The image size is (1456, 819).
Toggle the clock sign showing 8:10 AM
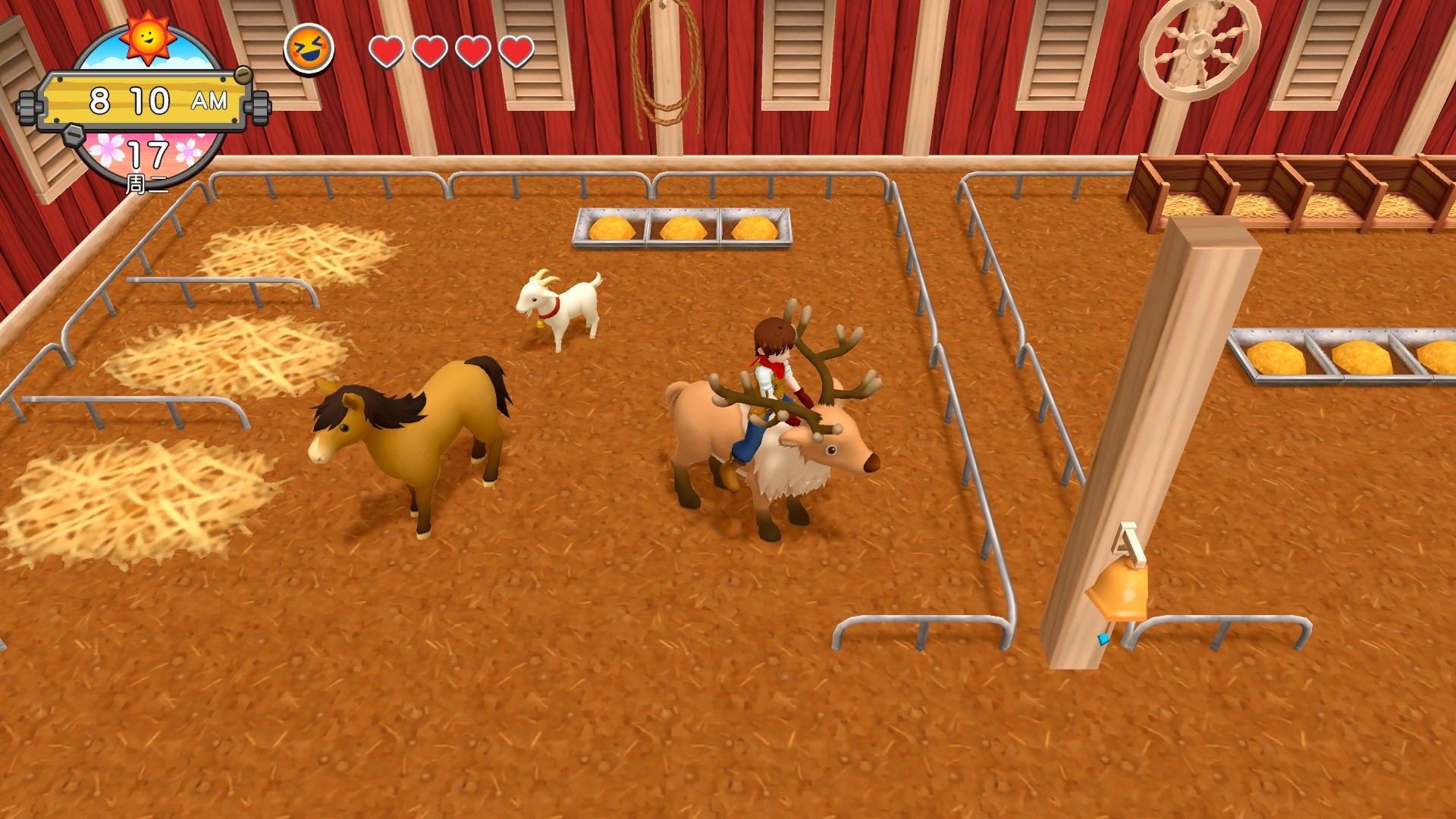coord(146,99)
